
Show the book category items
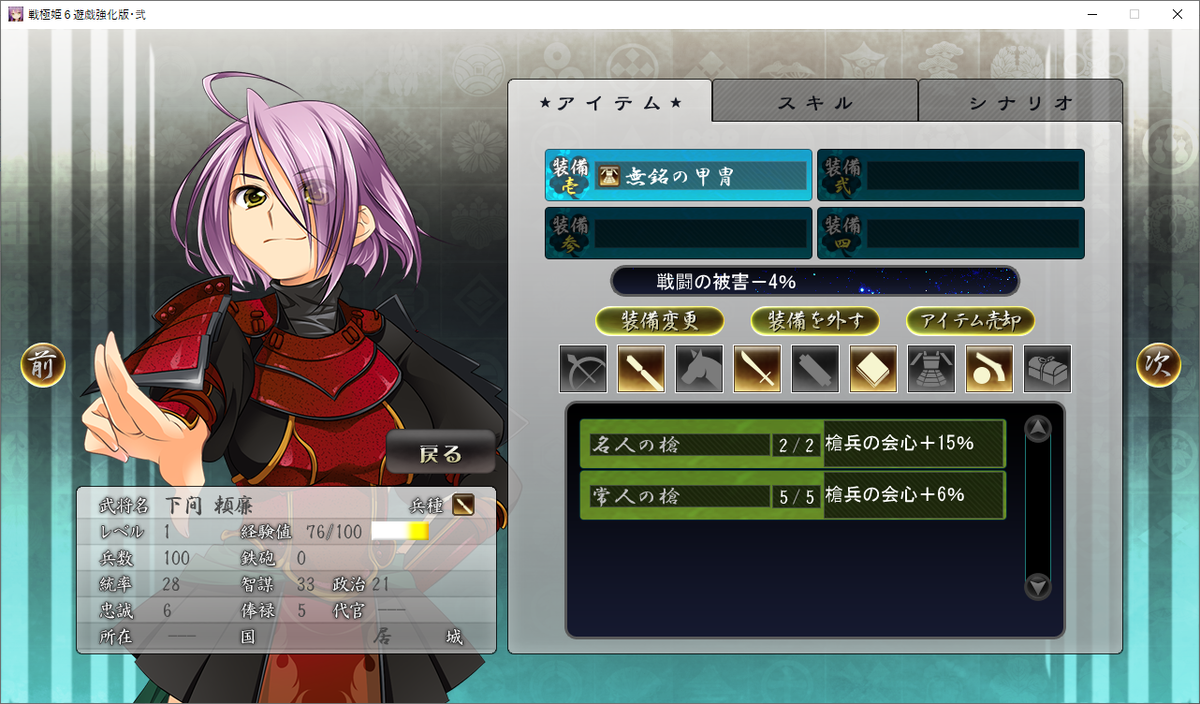click(873, 369)
